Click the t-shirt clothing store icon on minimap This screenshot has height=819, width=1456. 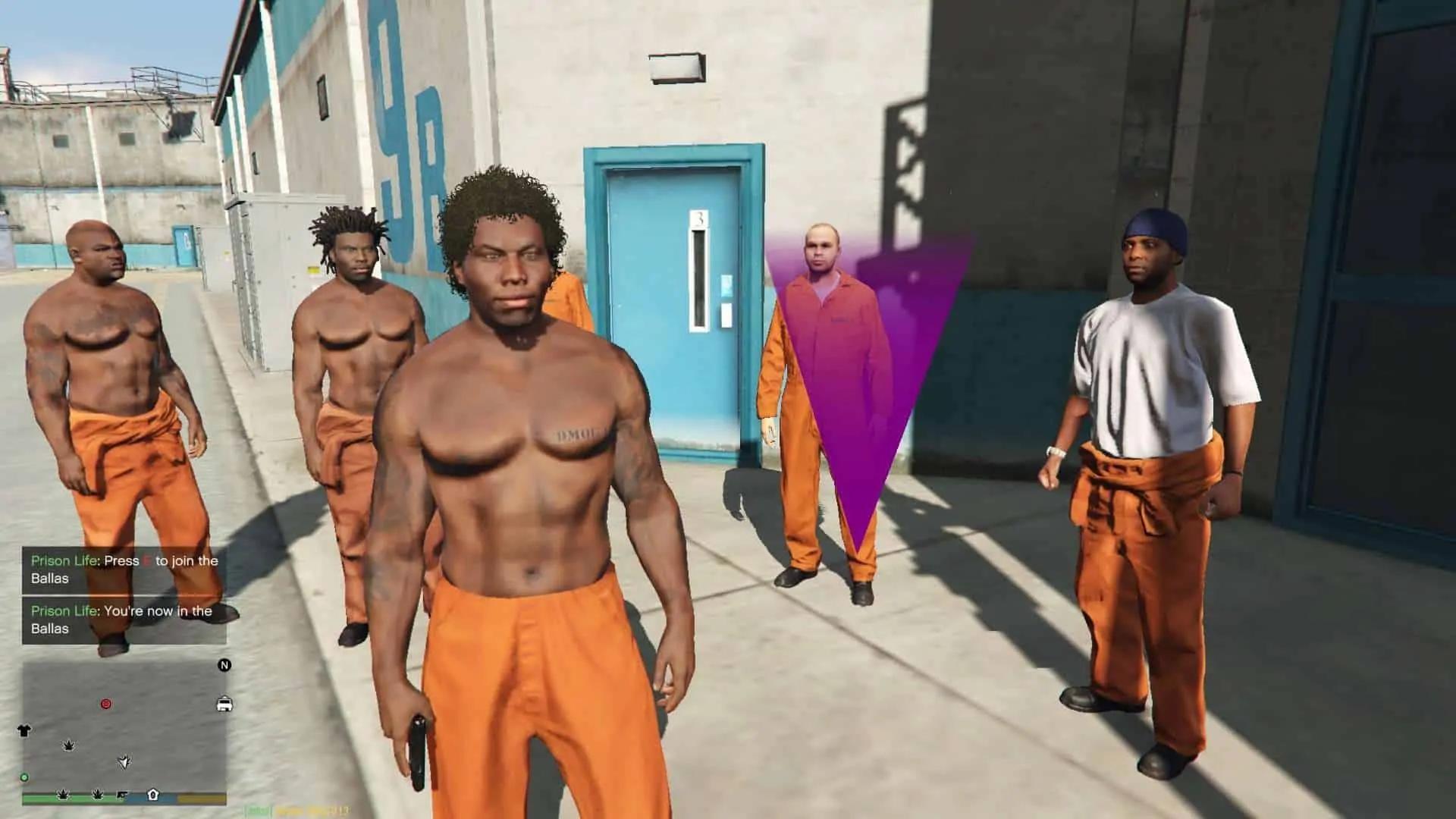tap(24, 731)
